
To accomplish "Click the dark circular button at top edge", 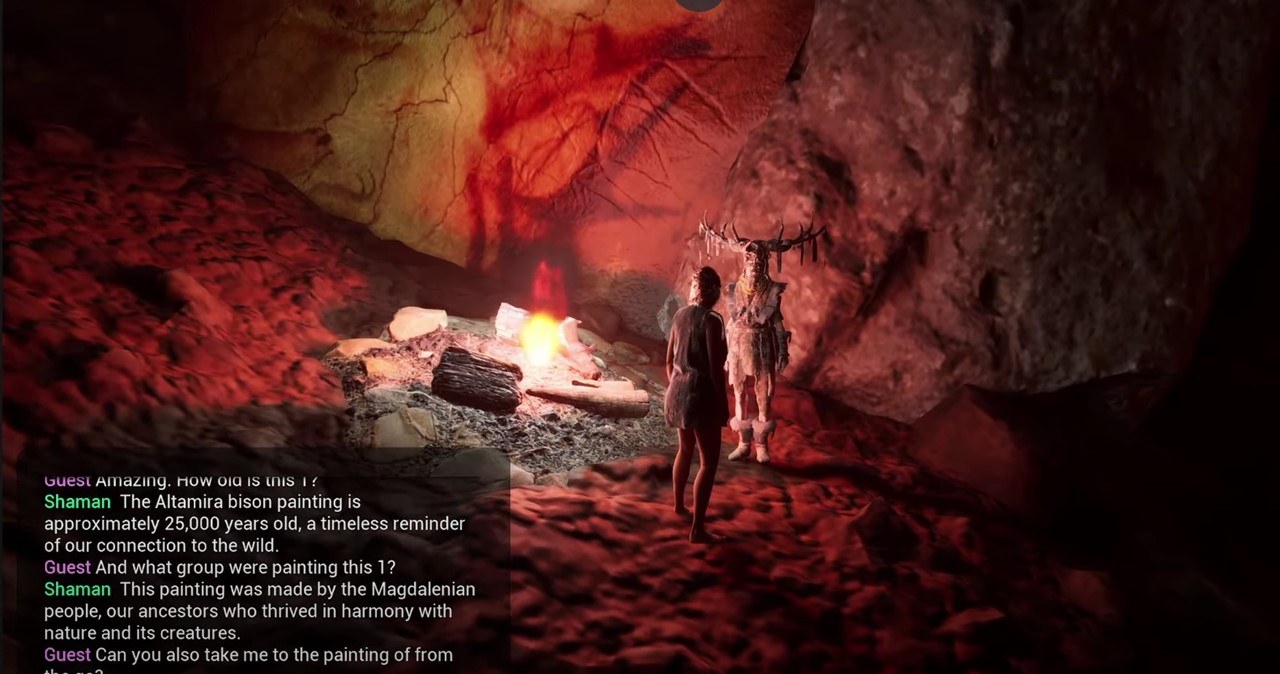I will 698,3.
